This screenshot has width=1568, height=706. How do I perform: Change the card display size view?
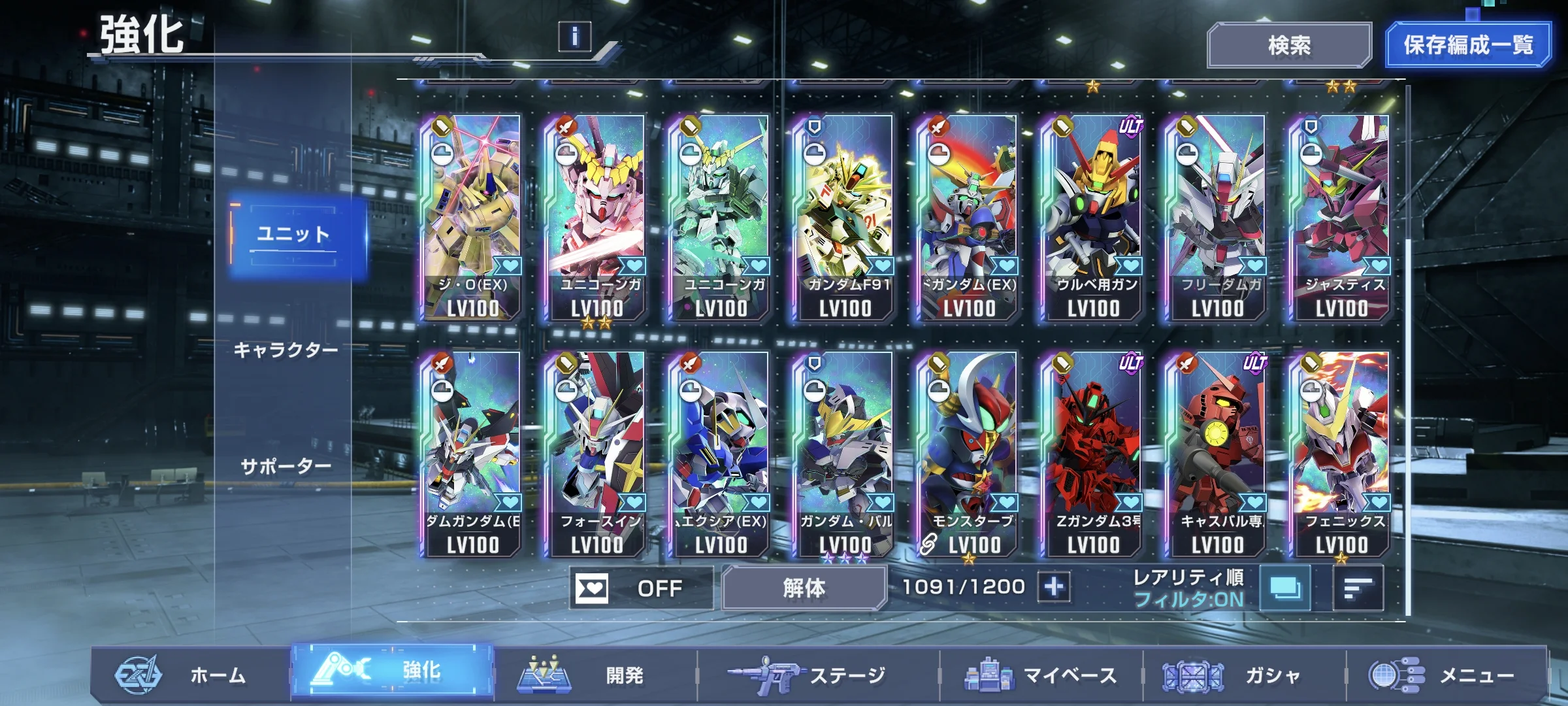coord(1284,588)
